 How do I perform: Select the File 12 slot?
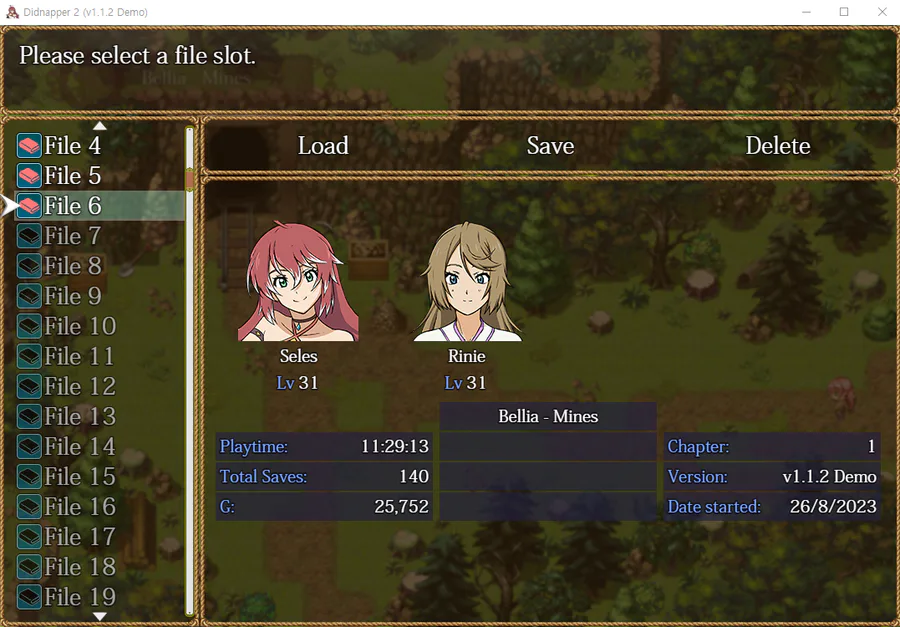click(x=79, y=386)
